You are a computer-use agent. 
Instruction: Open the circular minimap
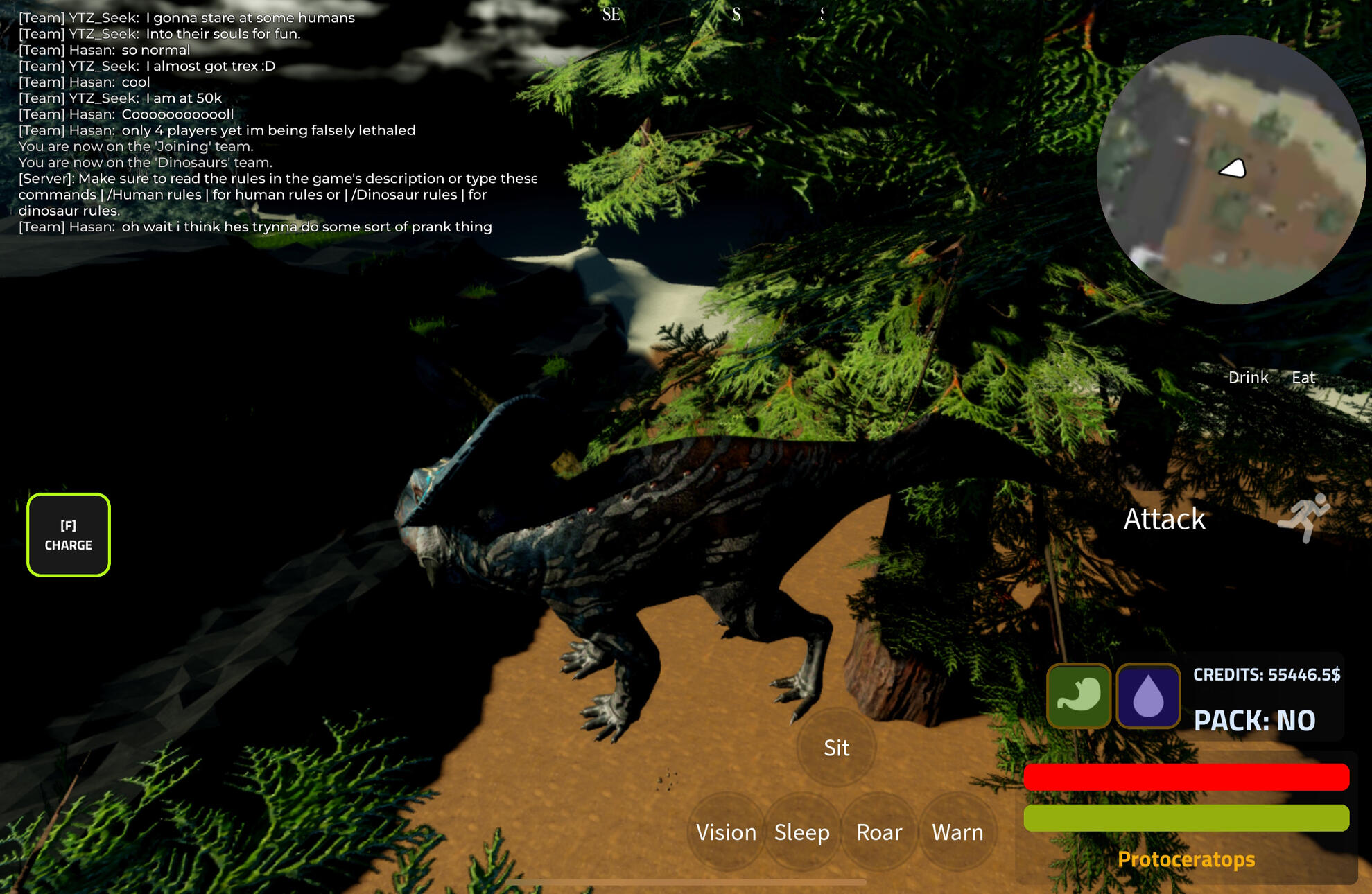pyautogui.click(x=1231, y=170)
